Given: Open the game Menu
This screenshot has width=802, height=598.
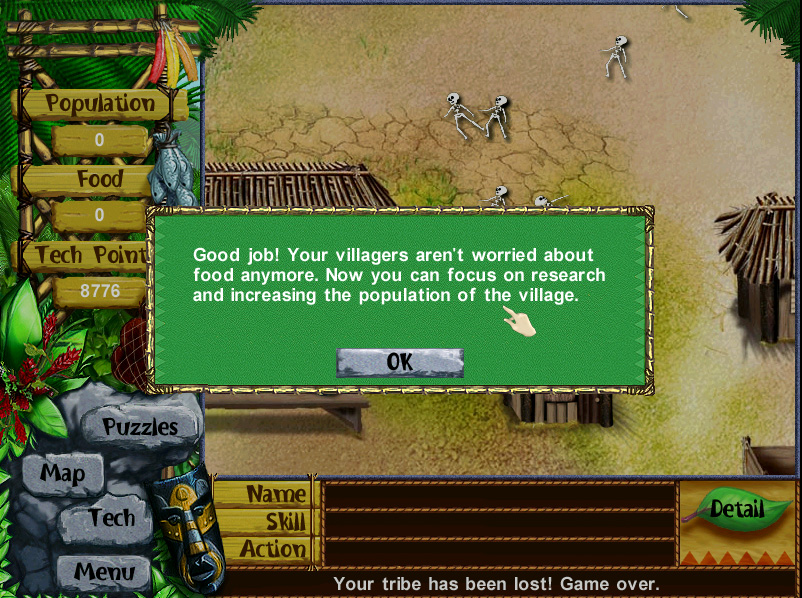Looking at the screenshot, I should [x=103, y=573].
